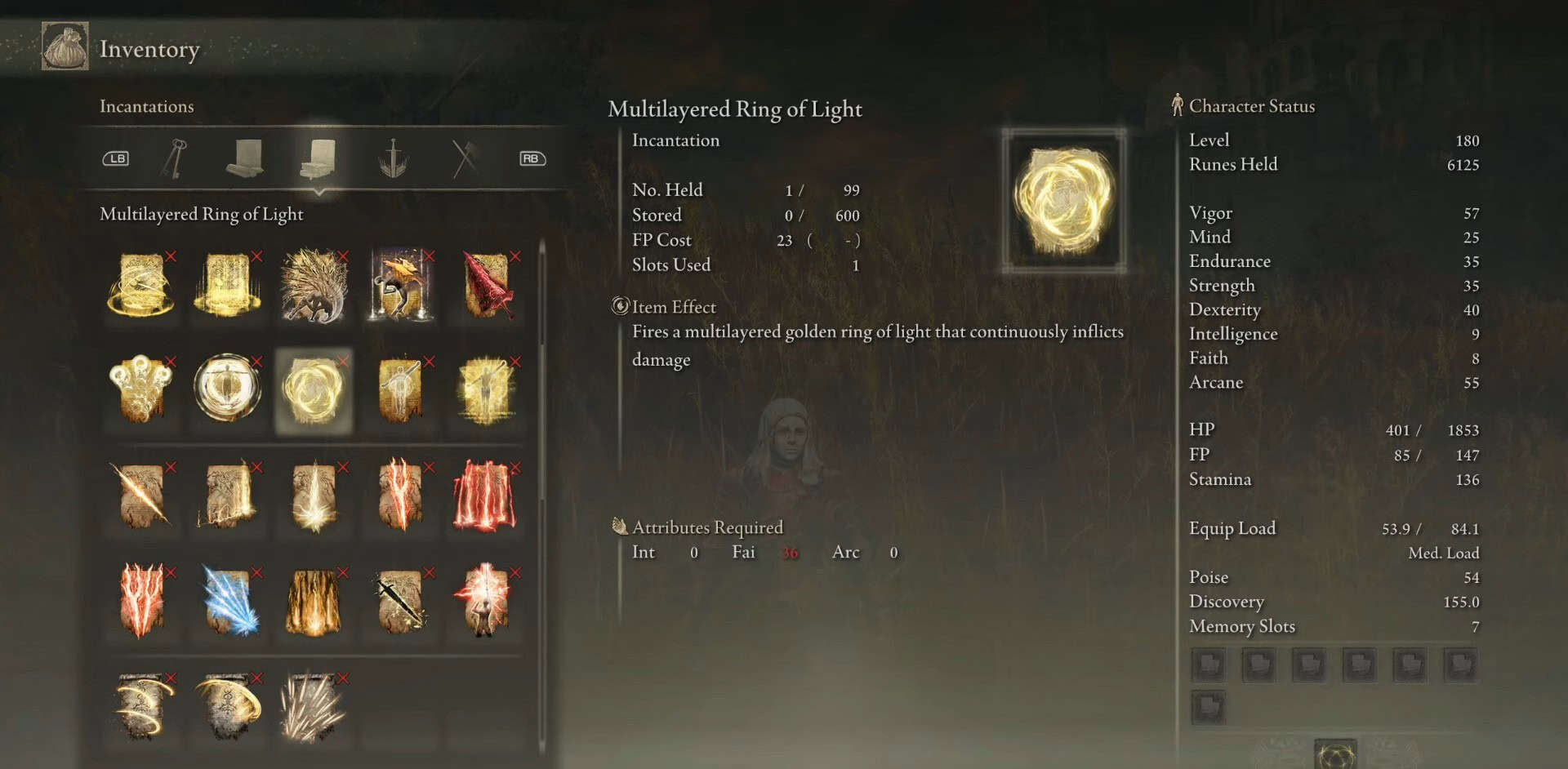Select the amber golden pillars incantation
1568x769 pixels.
pyautogui.click(x=314, y=602)
